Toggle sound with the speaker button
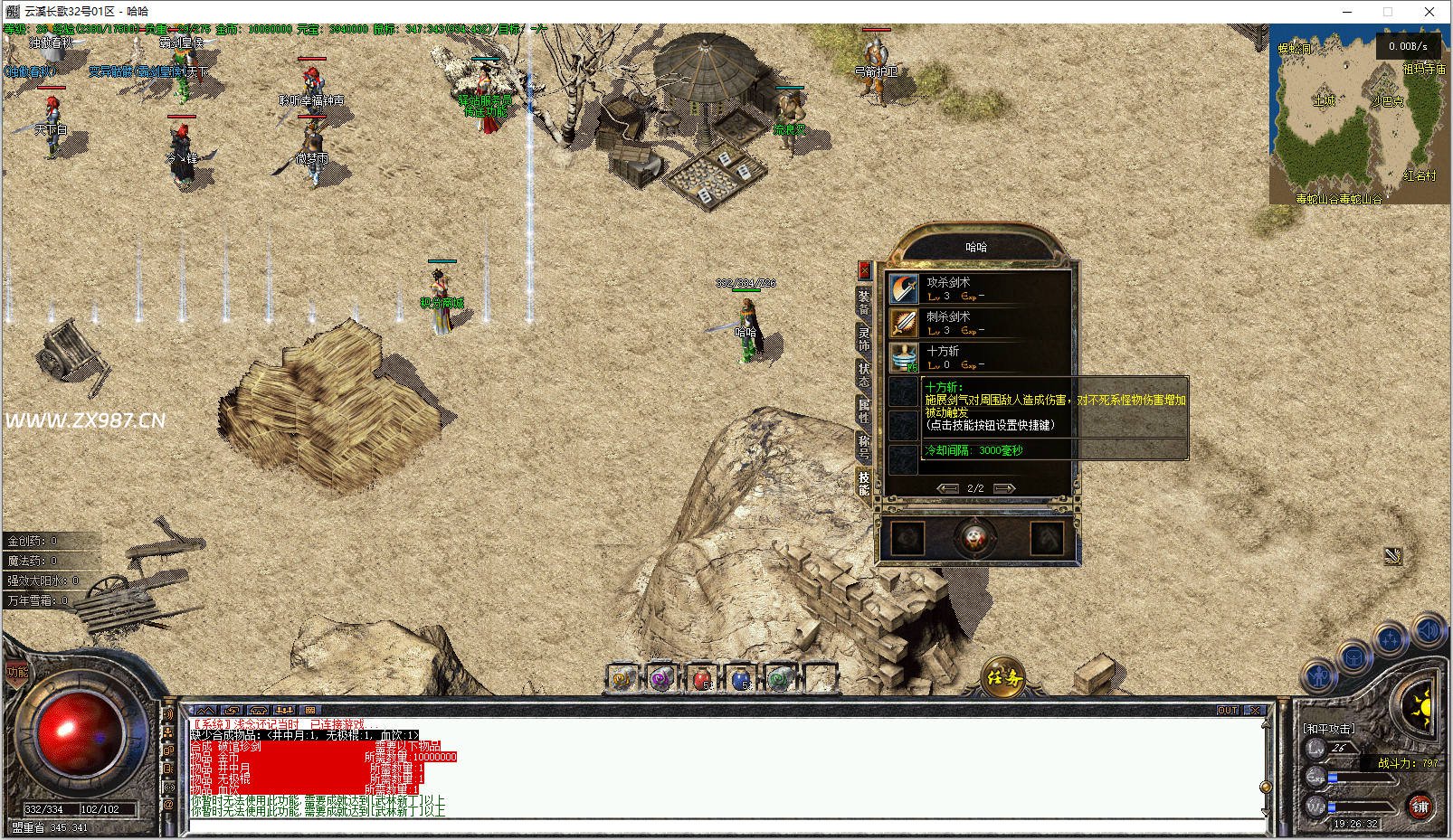1453x840 pixels. [x=1429, y=630]
